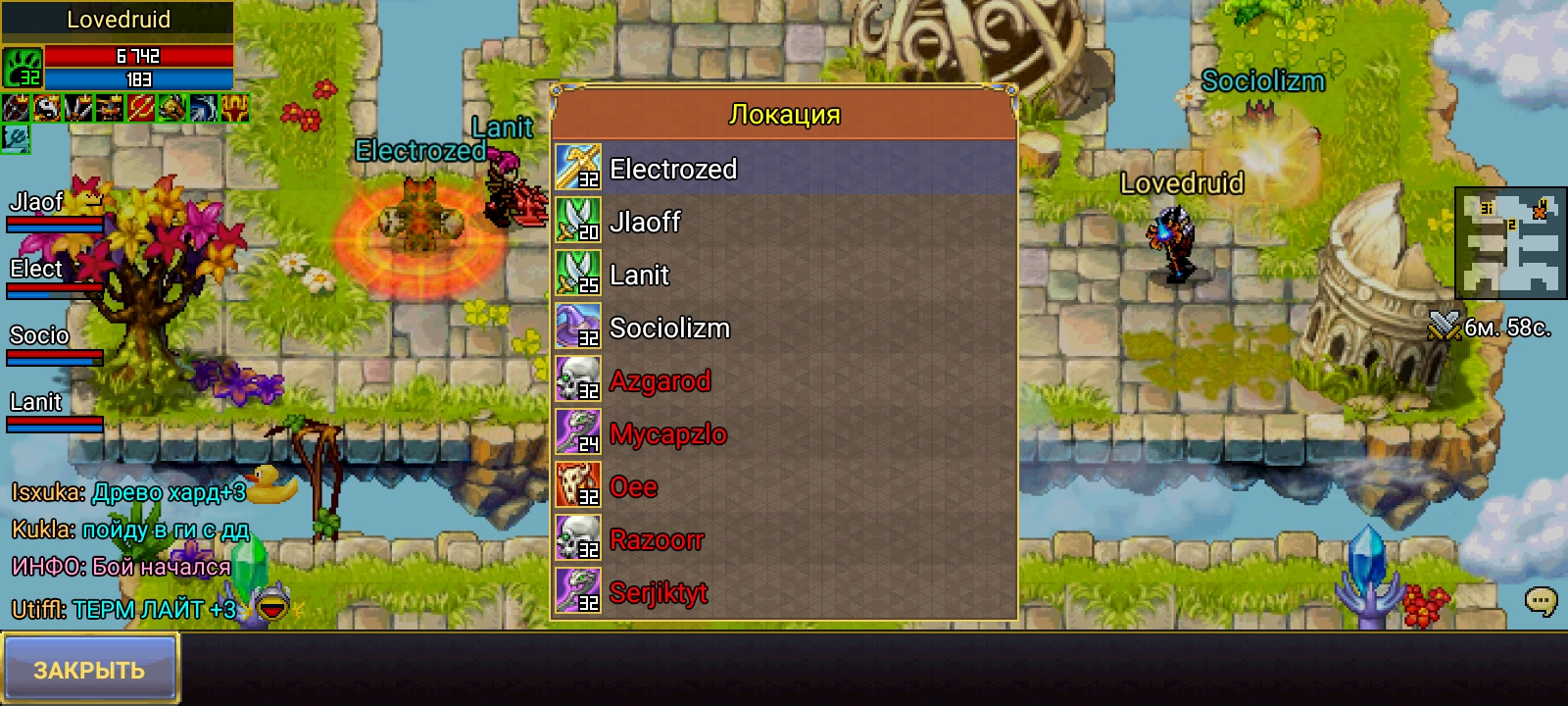
Task: Select the Lanit row in the list
Action: click(784, 276)
